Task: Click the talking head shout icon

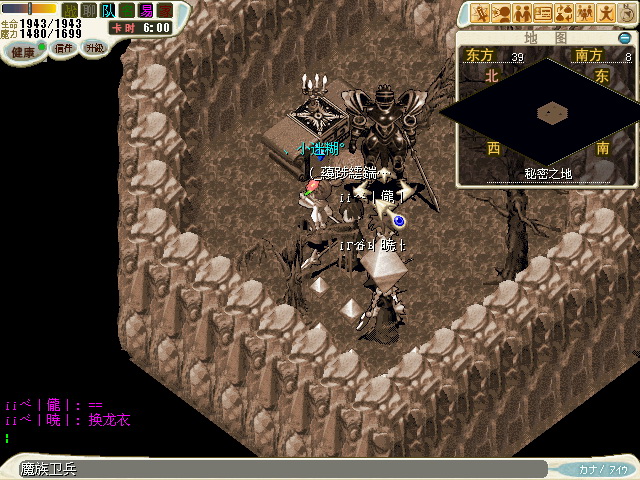Action: pyautogui.click(x=501, y=13)
